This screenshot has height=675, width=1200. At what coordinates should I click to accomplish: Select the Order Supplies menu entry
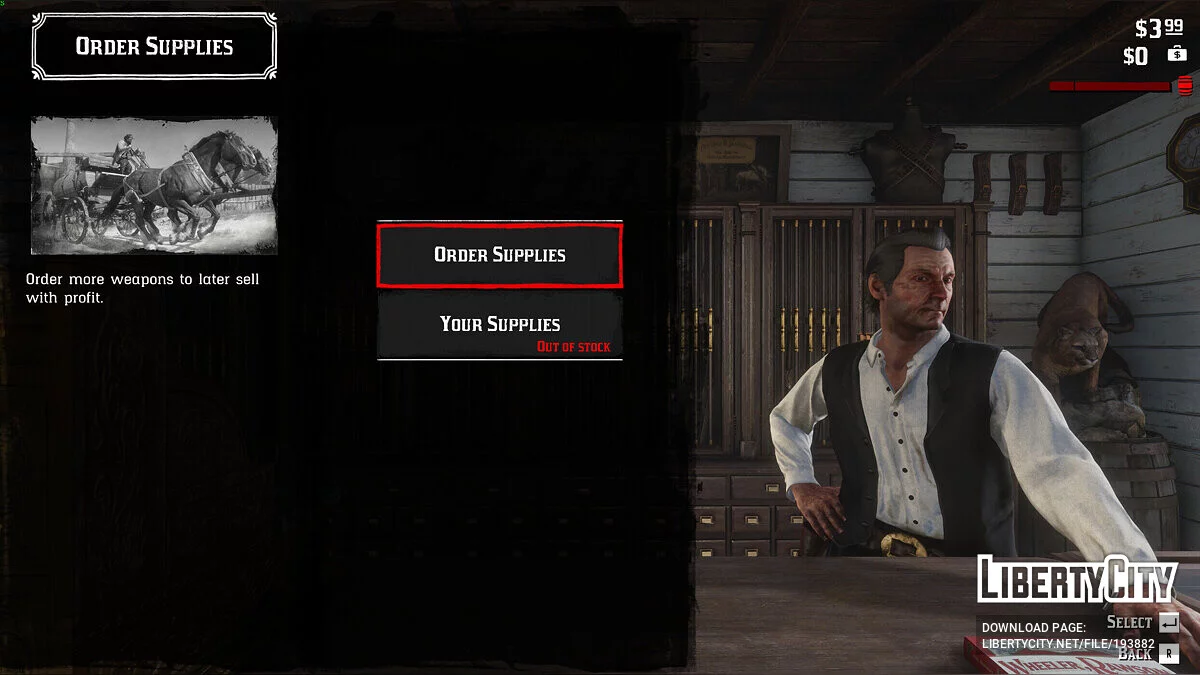coord(499,255)
